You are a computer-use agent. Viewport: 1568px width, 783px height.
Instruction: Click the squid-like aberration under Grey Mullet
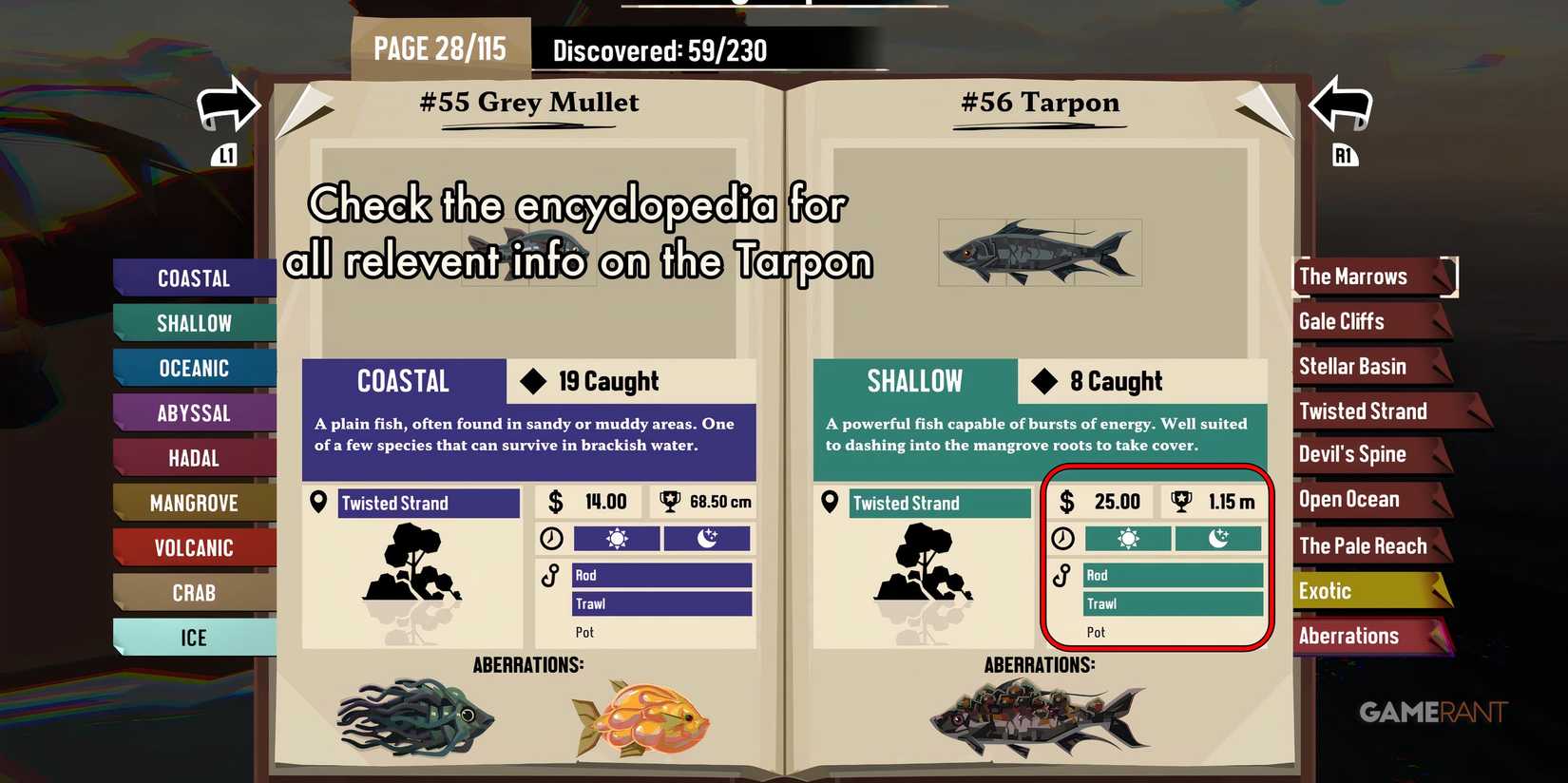click(x=413, y=717)
